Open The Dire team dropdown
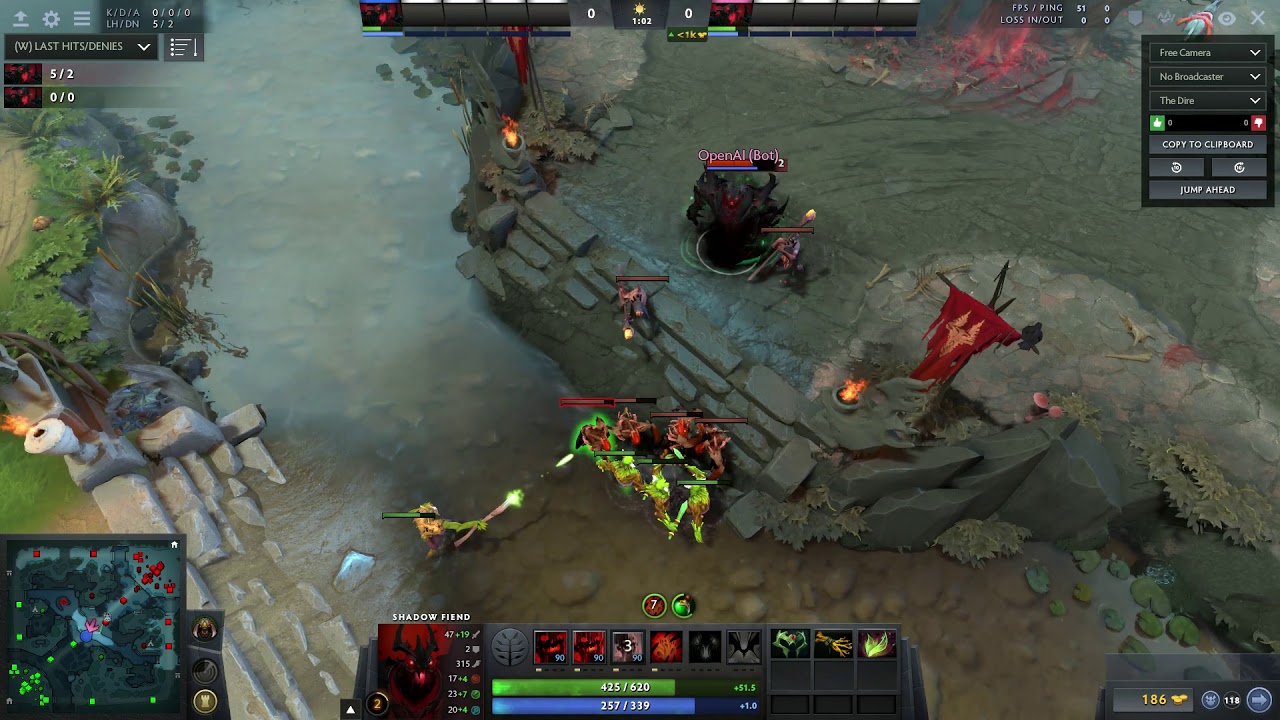 (1208, 101)
